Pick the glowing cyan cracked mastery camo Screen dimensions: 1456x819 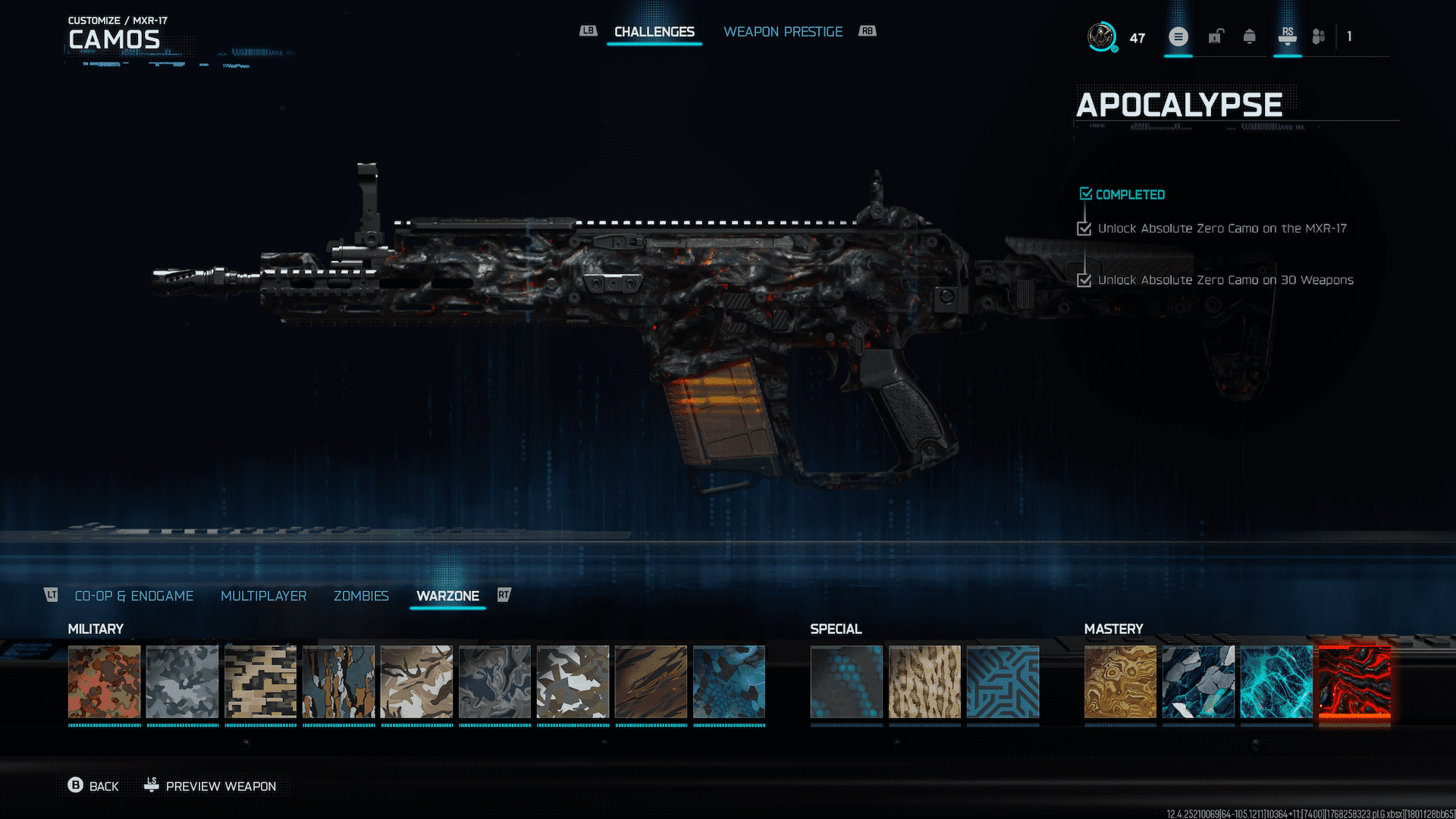(1276, 682)
